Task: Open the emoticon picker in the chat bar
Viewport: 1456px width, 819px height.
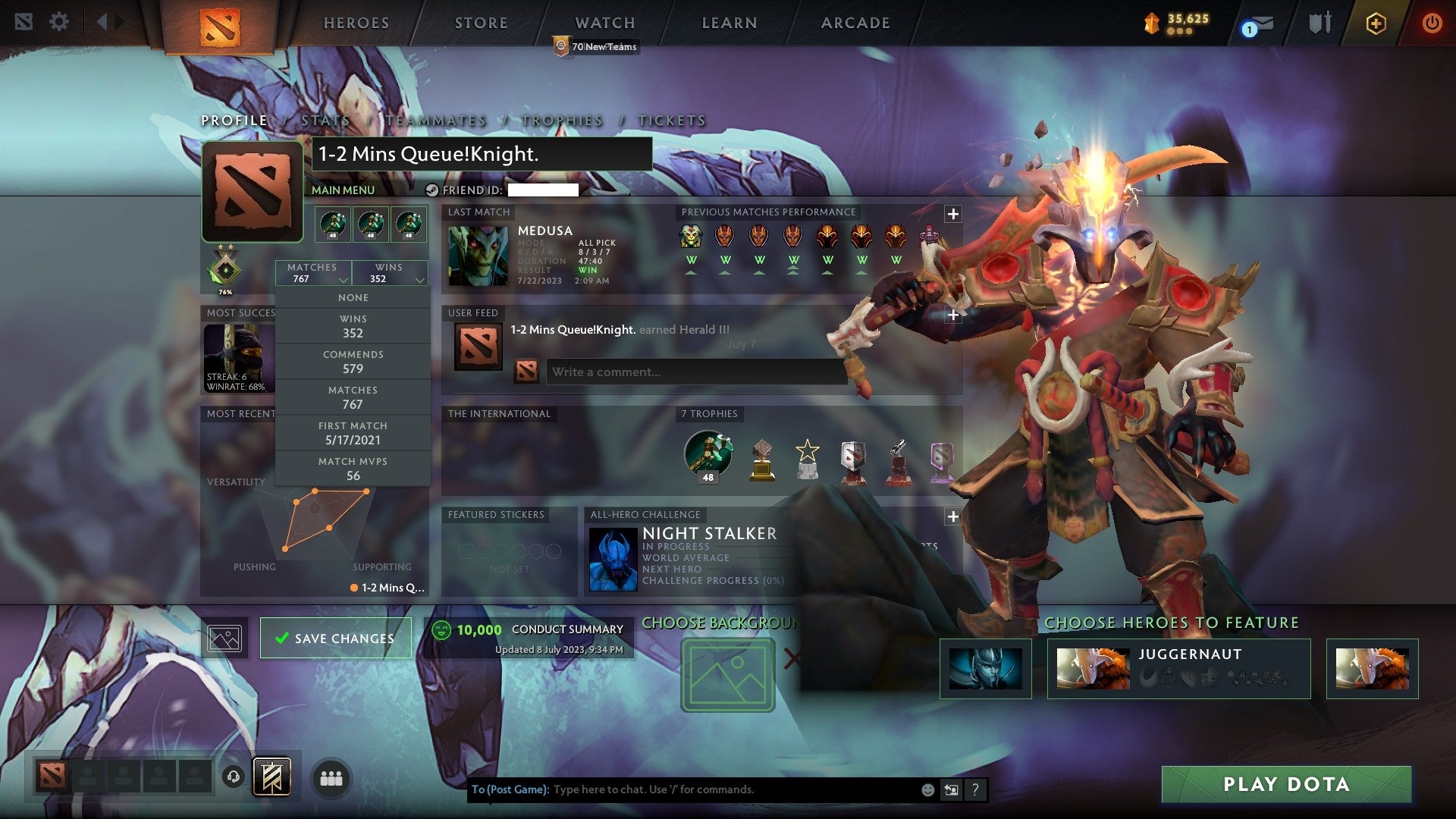Action: click(927, 789)
